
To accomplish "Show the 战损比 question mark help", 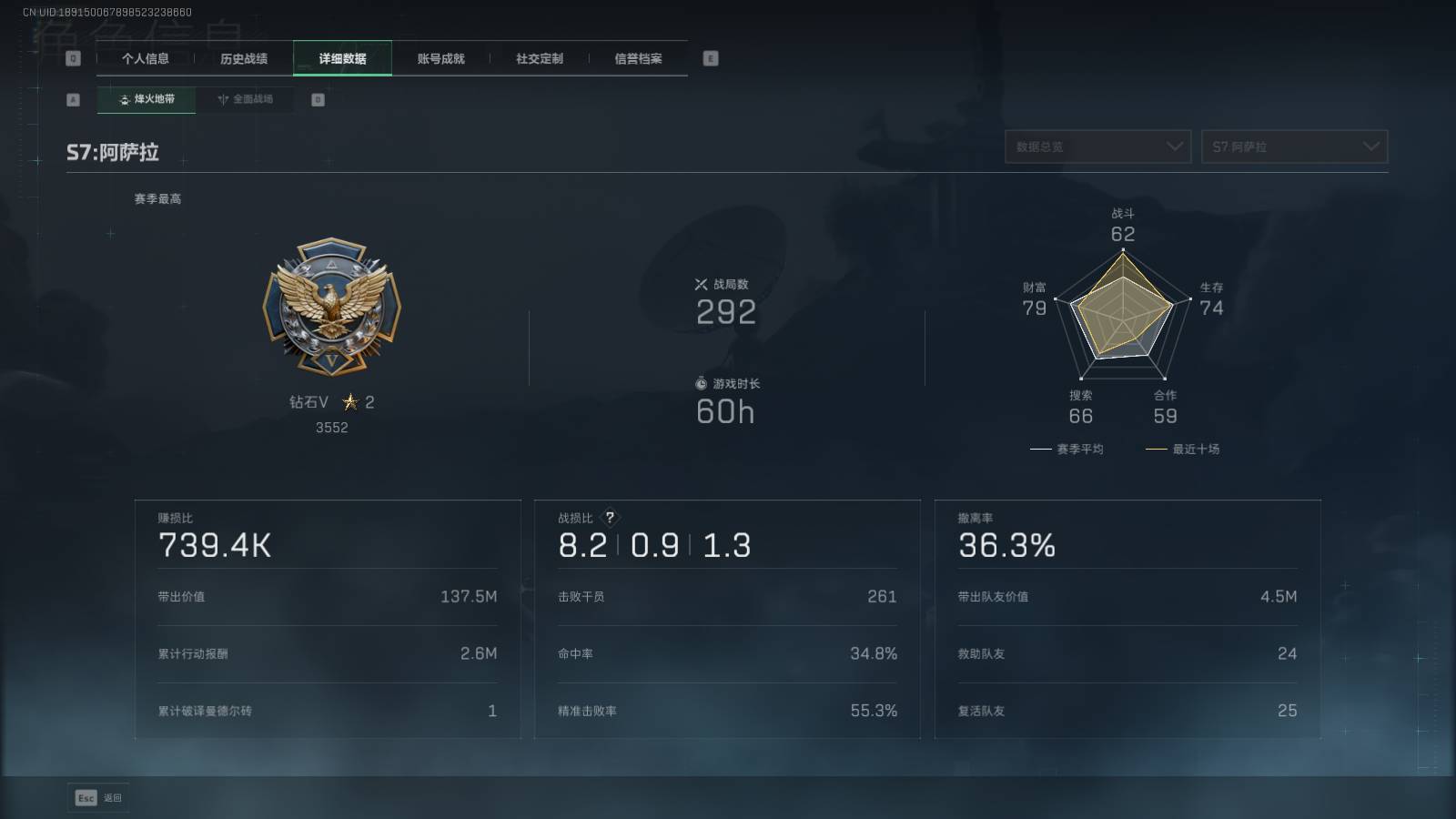I will (x=610, y=517).
